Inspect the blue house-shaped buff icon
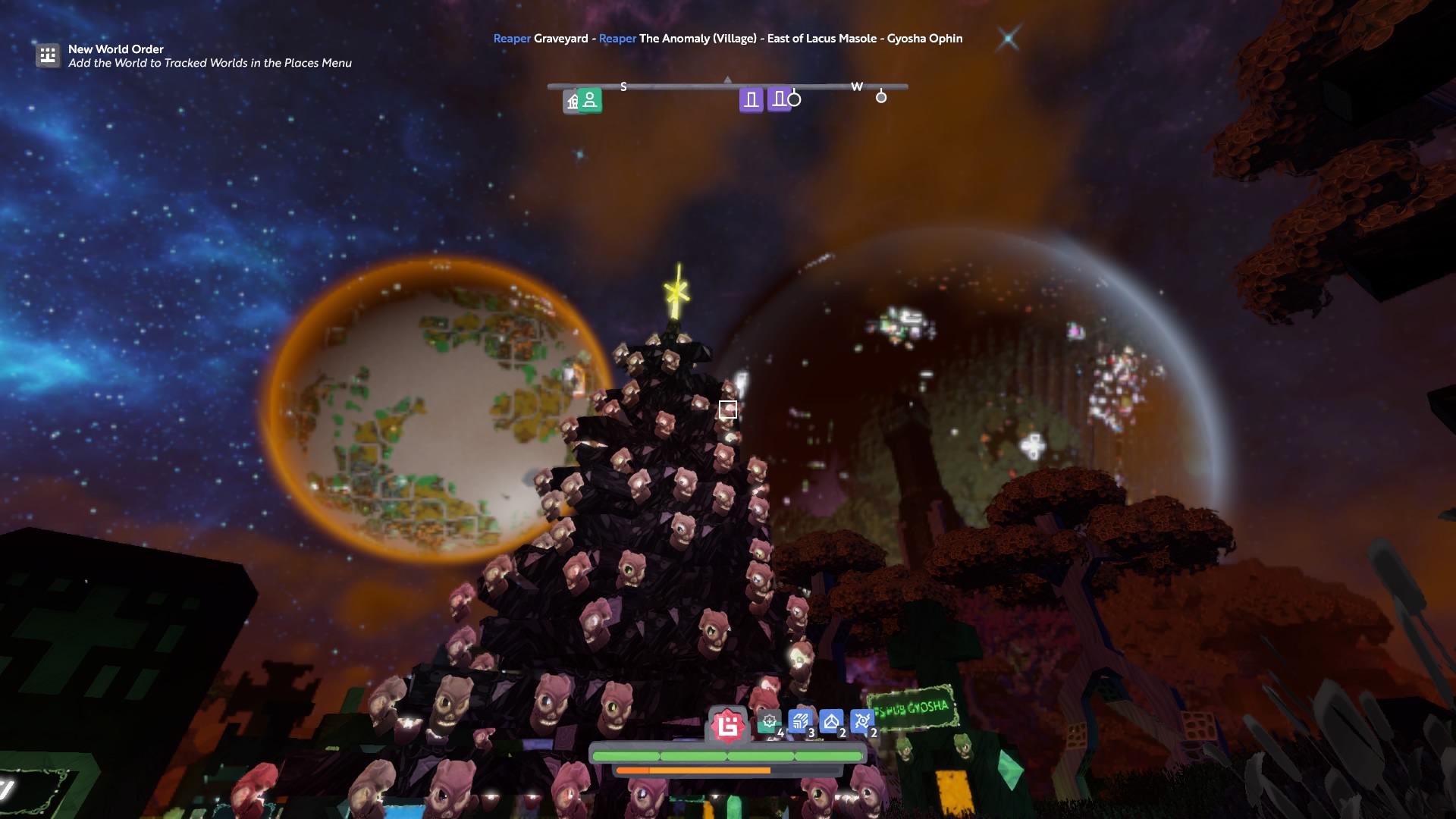 coord(831,721)
